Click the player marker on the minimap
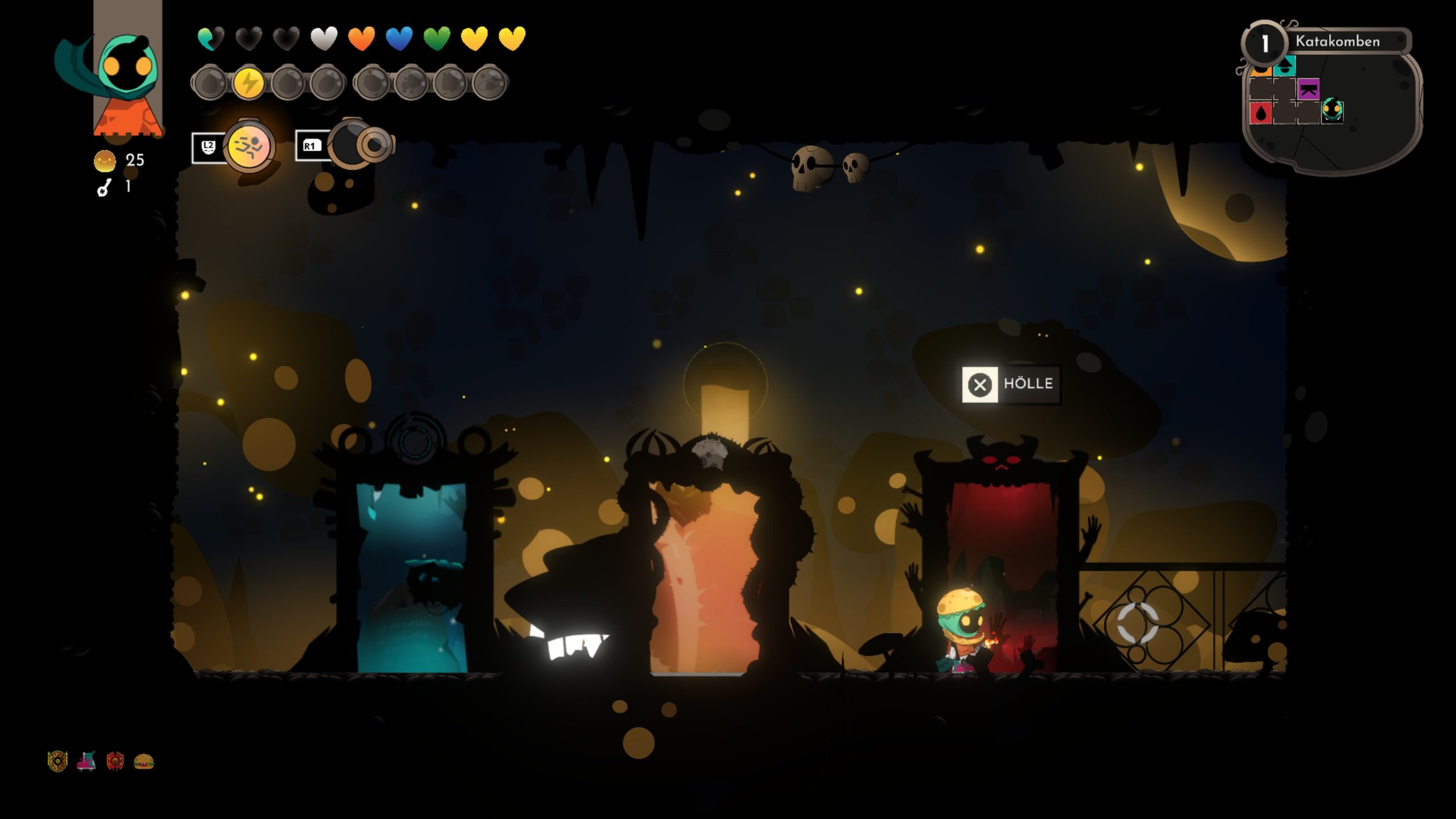This screenshot has width=1456, height=819. point(1331,109)
